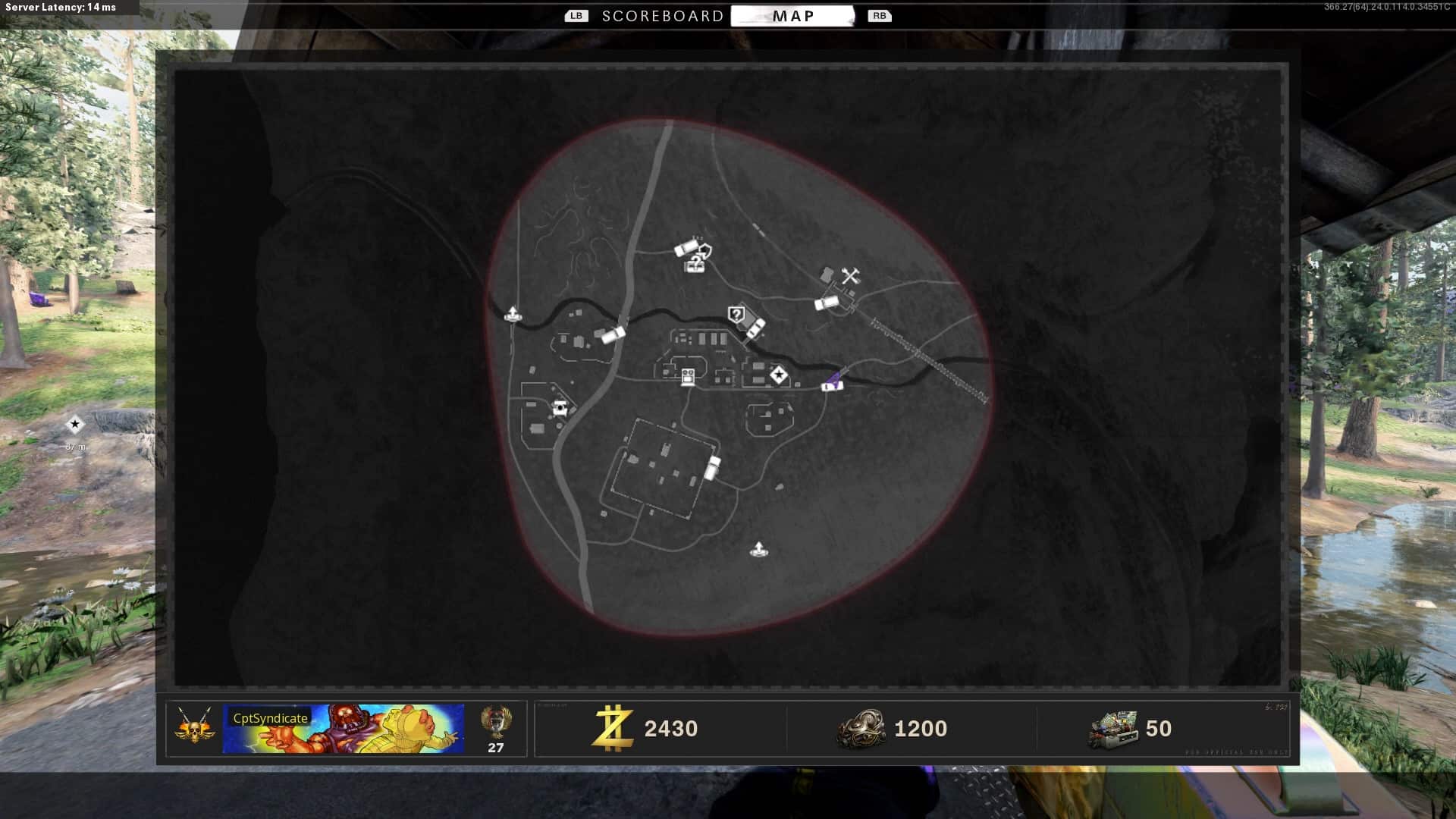Image resolution: width=1456 pixels, height=819 pixels.
Task: Select the question-mark shield marker near the river
Action: tap(736, 314)
